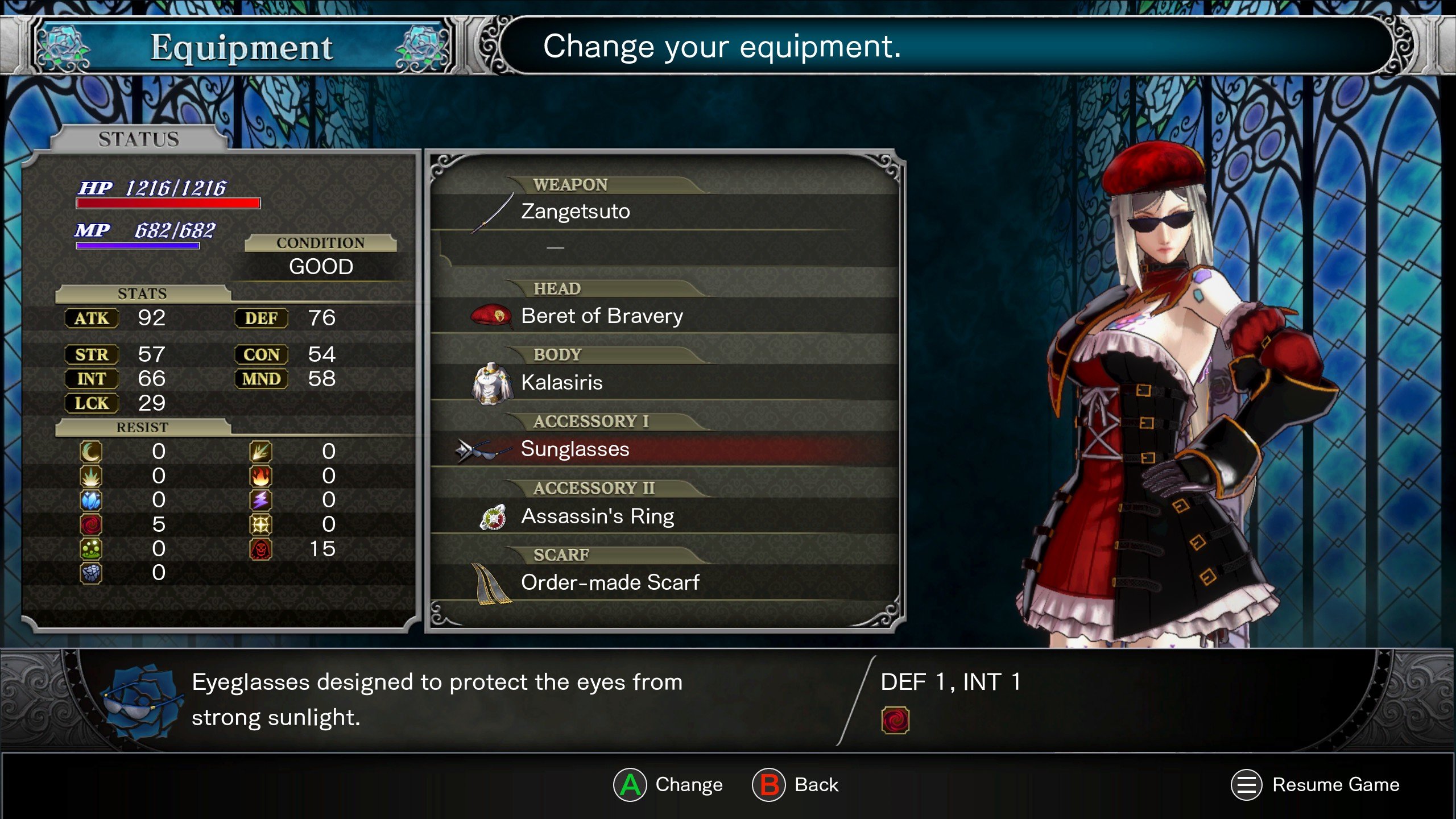
Task: Select the Zangetsuto weapon slot
Action: click(576, 212)
